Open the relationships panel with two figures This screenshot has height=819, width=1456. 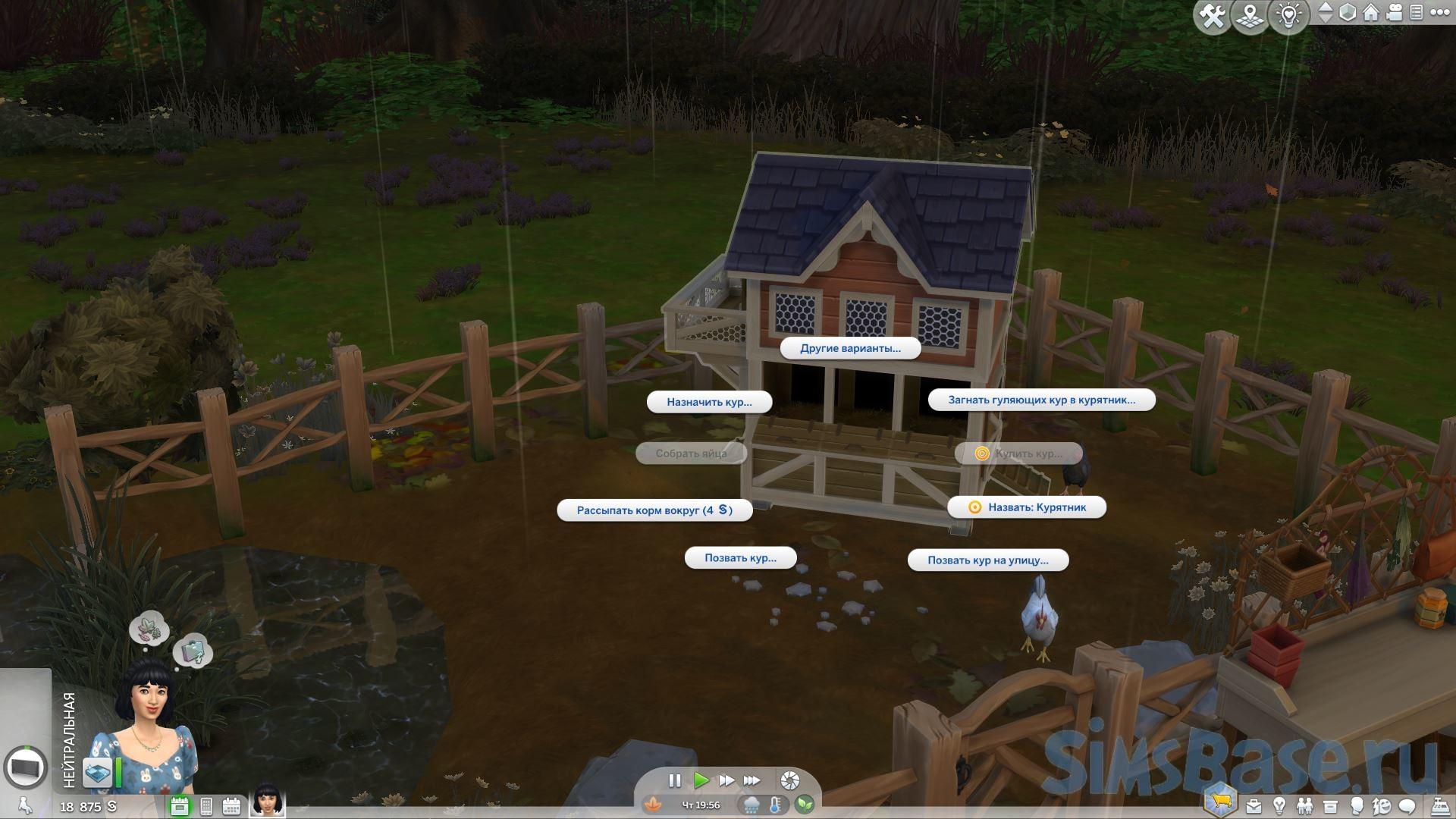[x=1304, y=805]
